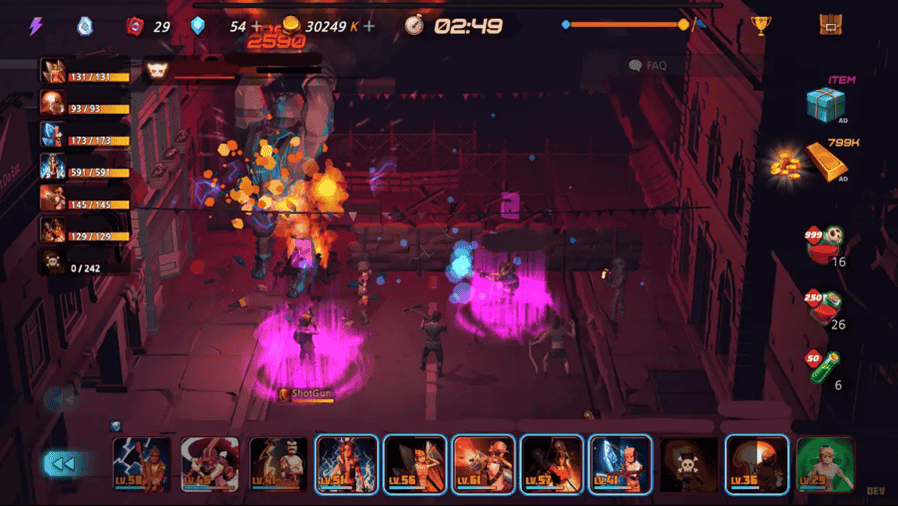Select the squad portrait with 173 / 173 health

tap(53, 135)
